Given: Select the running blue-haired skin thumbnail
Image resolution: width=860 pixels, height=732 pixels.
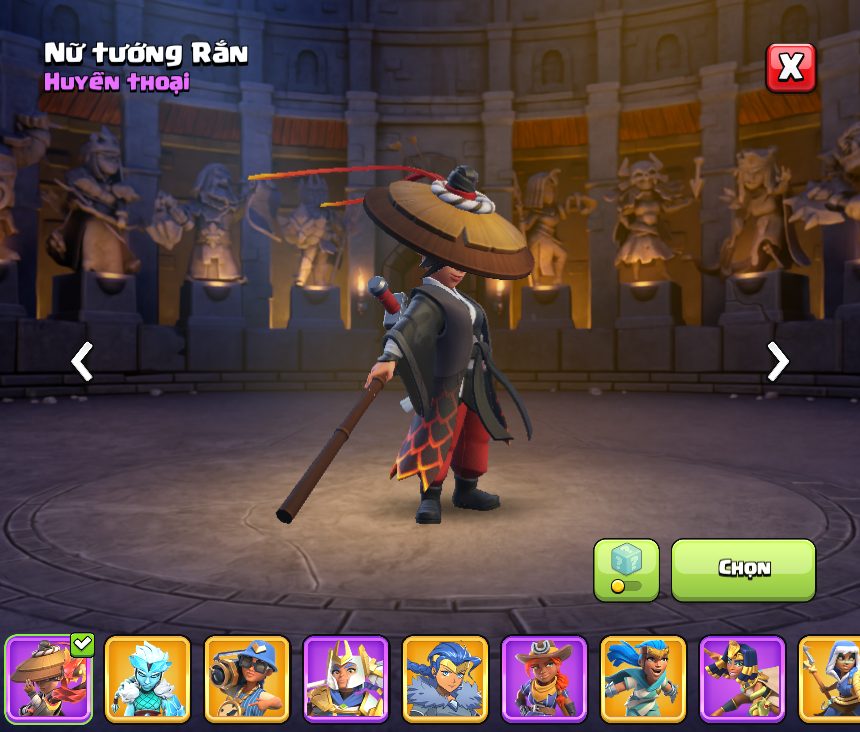Looking at the screenshot, I should (x=643, y=678).
